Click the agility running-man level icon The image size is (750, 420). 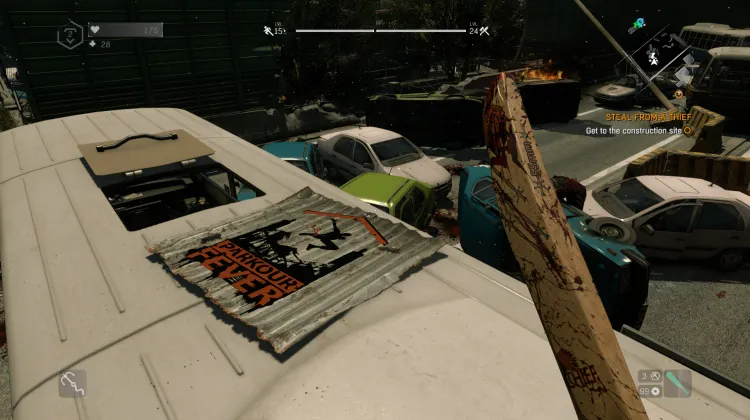(267, 31)
